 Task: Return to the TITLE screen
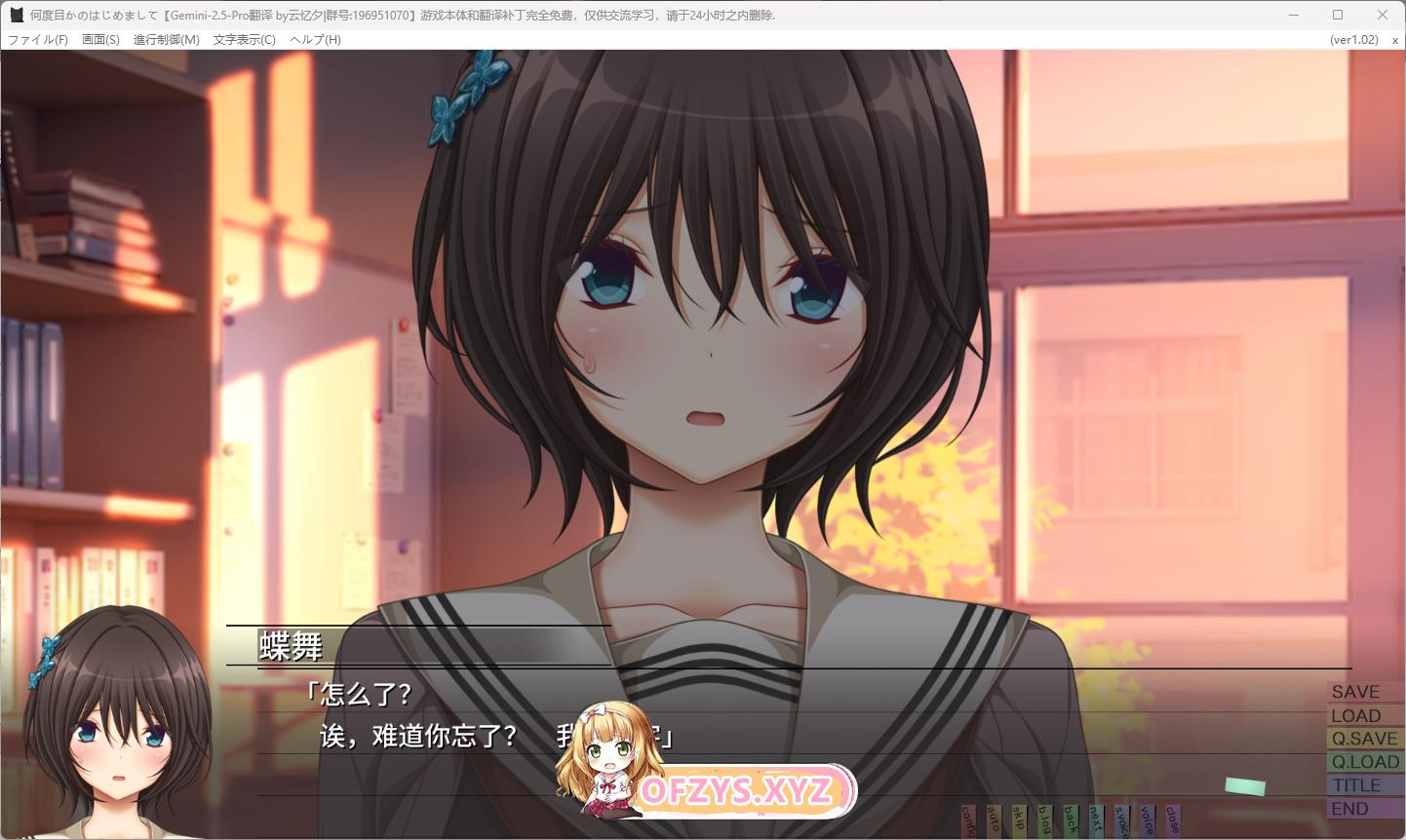coord(1357,785)
